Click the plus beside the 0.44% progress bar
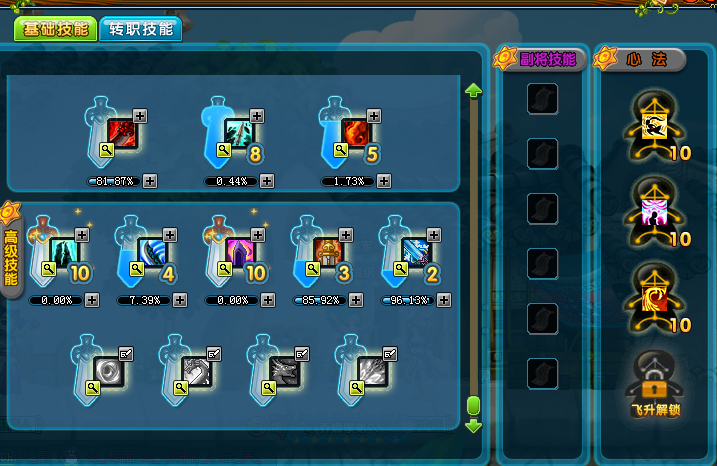717x466 pixels. click(267, 181)
